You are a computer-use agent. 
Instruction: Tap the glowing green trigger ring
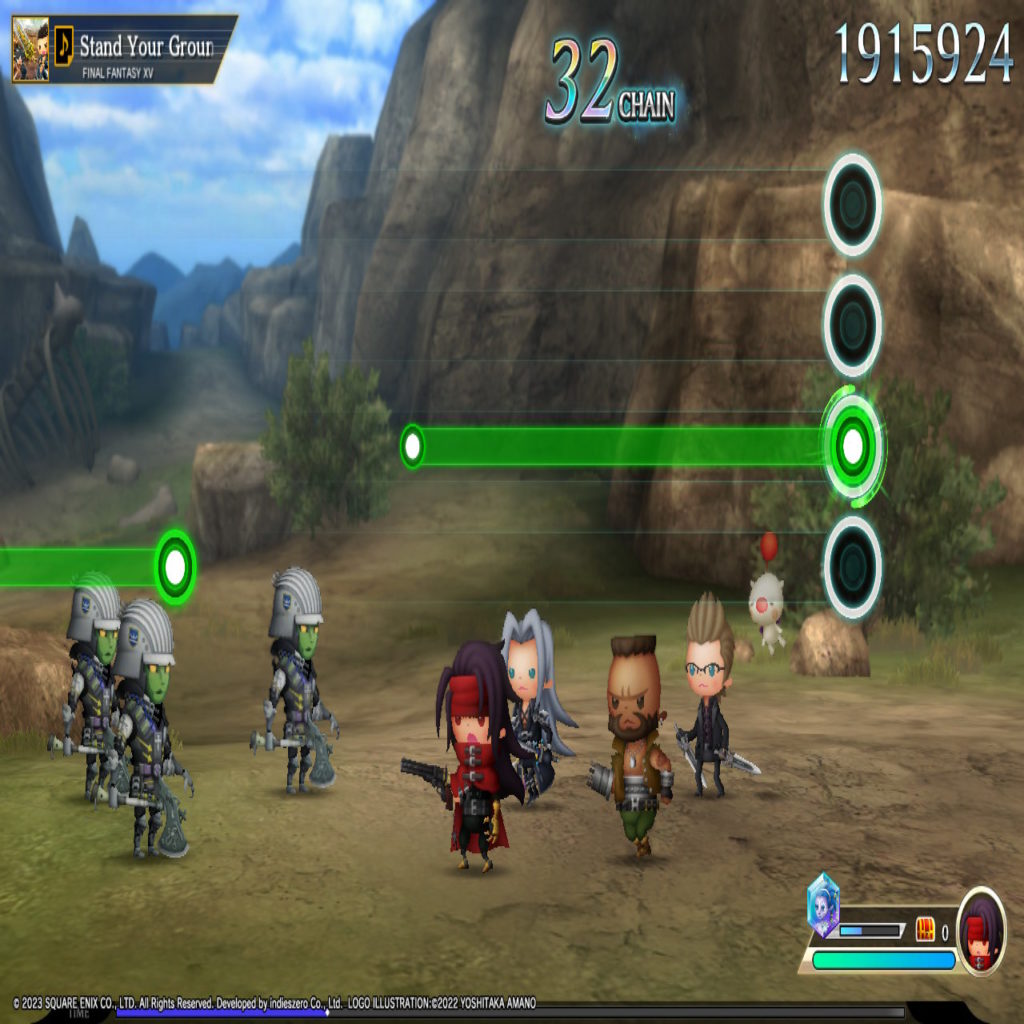point(852,446)
